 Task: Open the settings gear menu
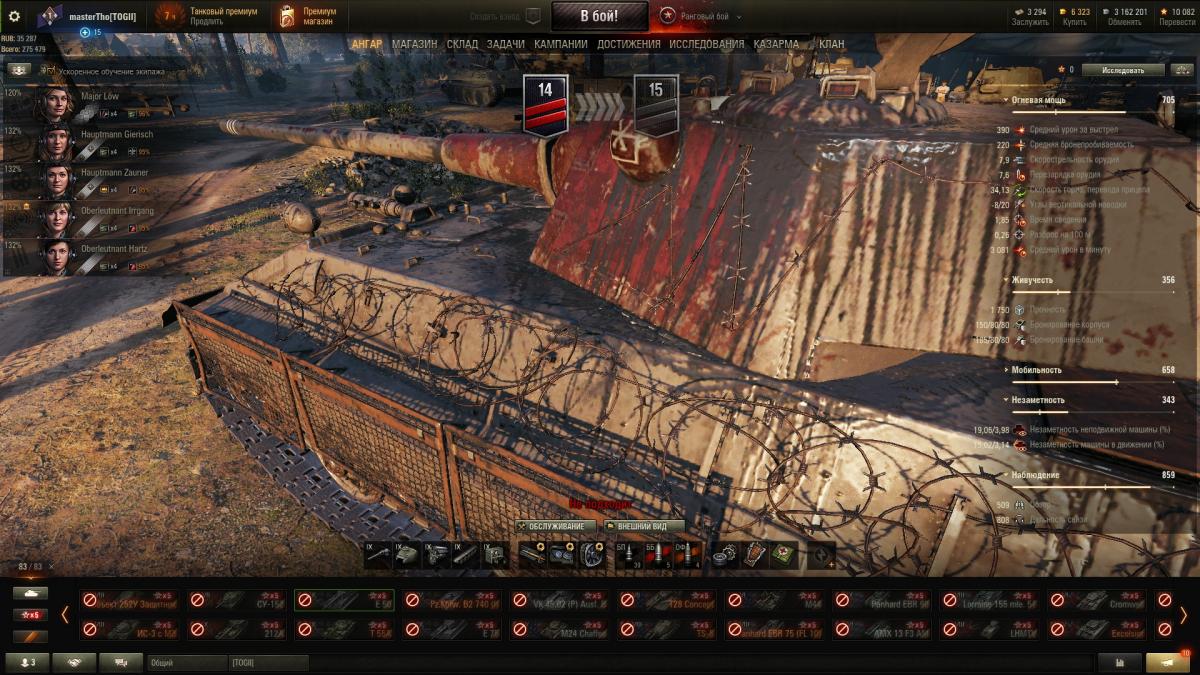pos(14,16)
